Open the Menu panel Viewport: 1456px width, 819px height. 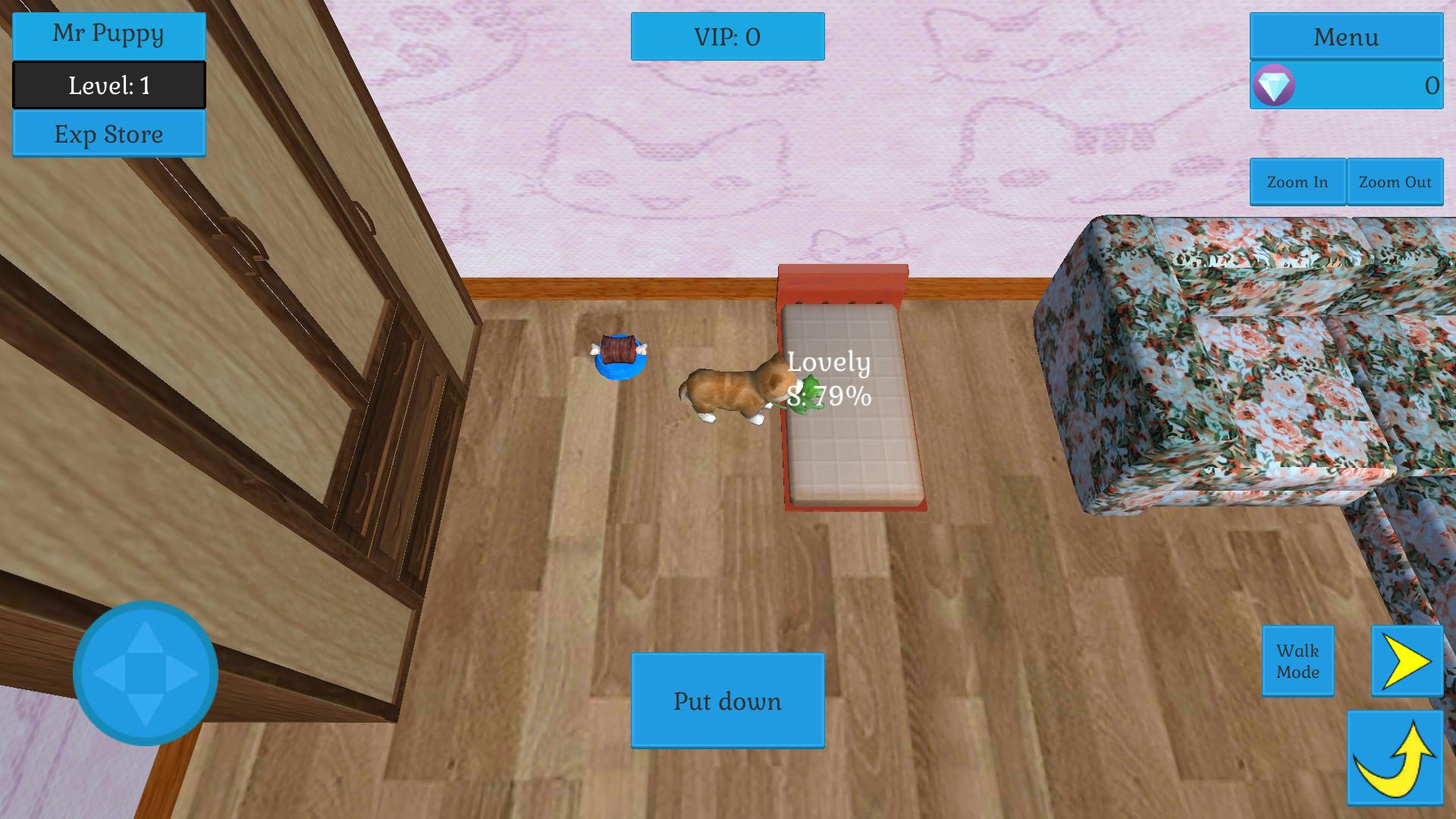pos(1346,36)
